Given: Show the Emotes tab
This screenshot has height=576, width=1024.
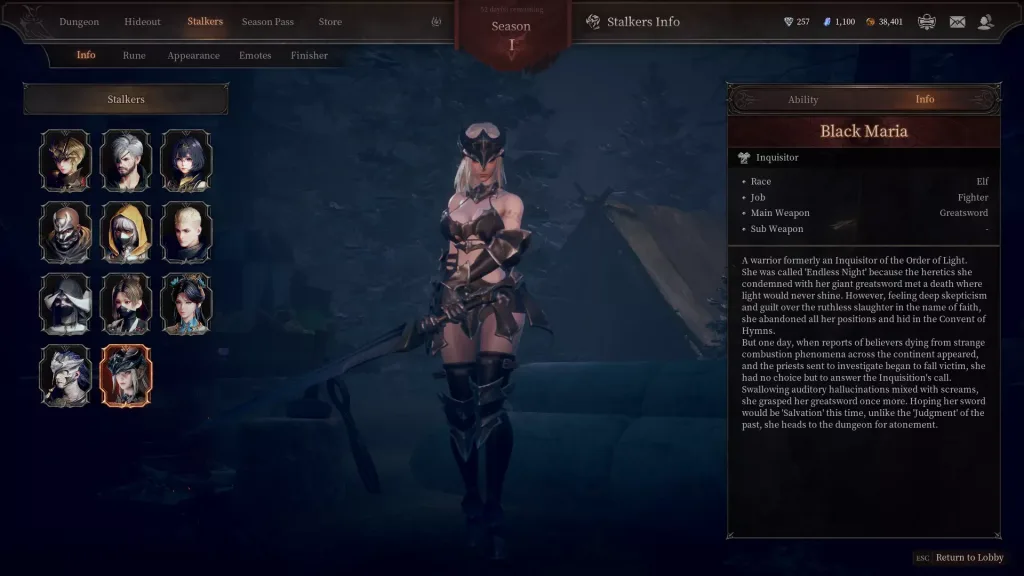Looking at the screenshot, I should tap(255, 56).
